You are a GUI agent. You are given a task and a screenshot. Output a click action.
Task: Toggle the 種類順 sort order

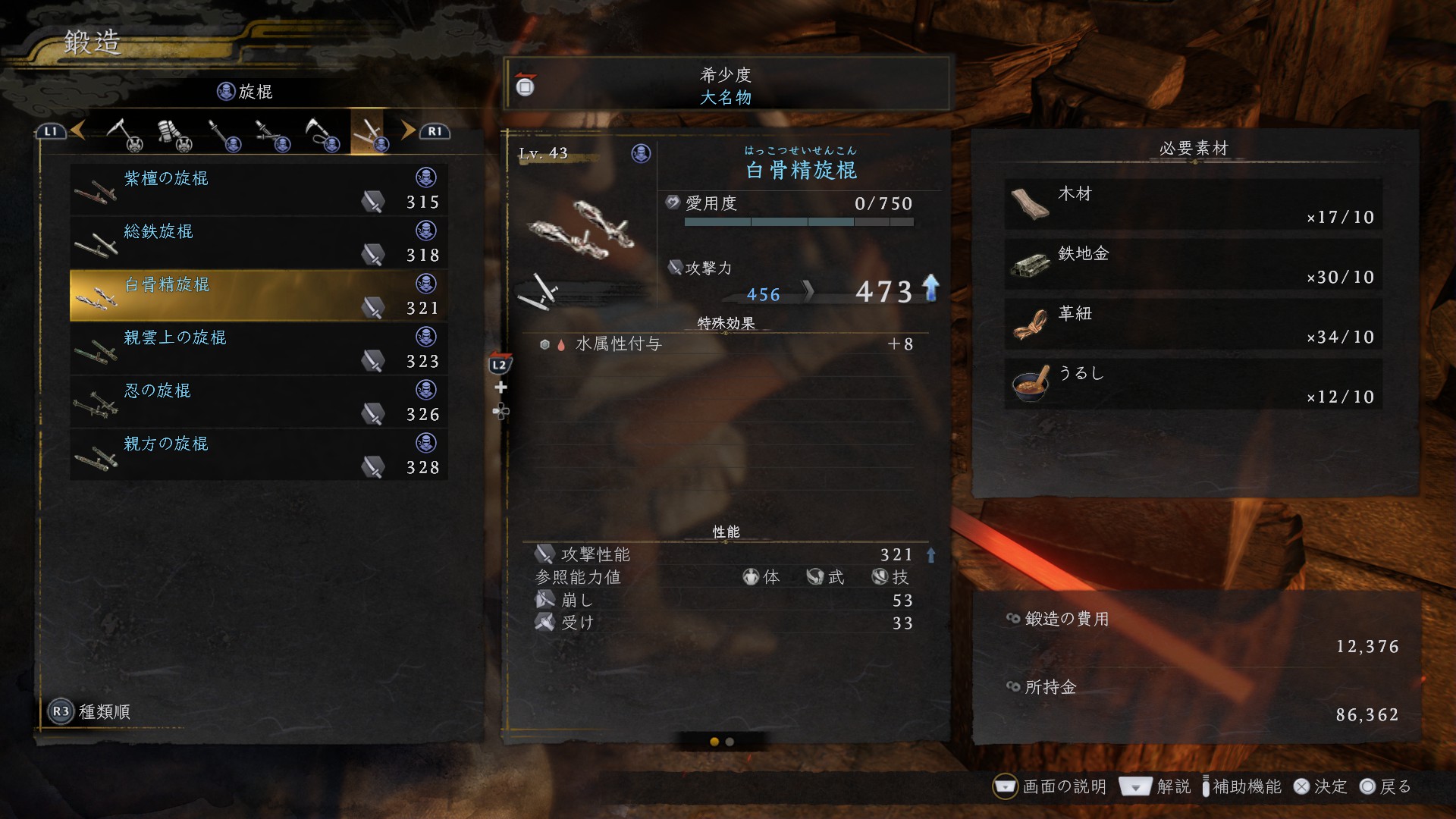click(89, 711)
